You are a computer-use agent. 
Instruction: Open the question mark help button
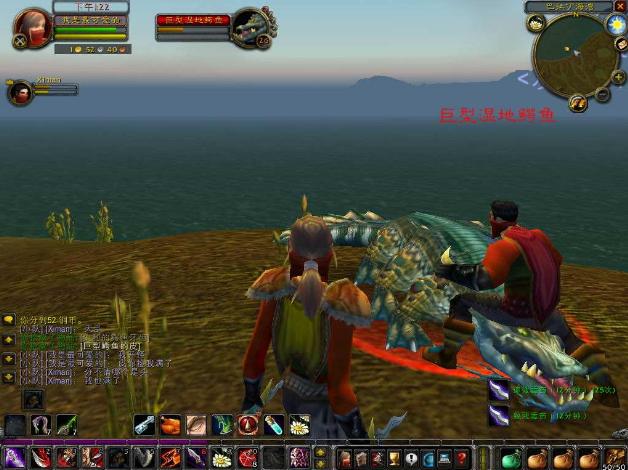(x=461, y=458)
